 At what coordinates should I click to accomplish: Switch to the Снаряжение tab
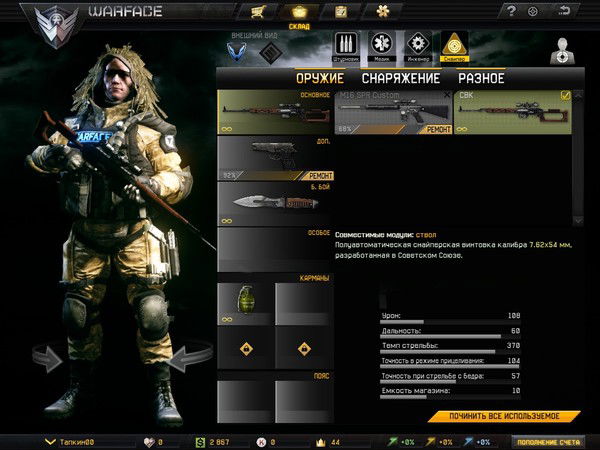coord(400,78)
